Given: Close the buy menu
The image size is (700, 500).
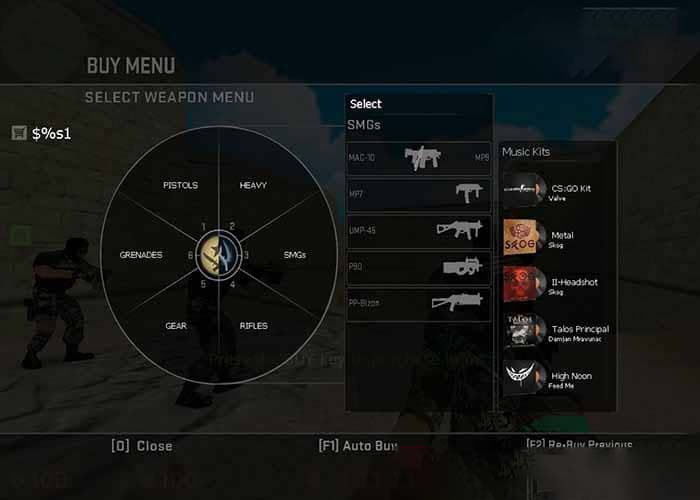Looking at the screenshot, I should [x=141, y=446].
